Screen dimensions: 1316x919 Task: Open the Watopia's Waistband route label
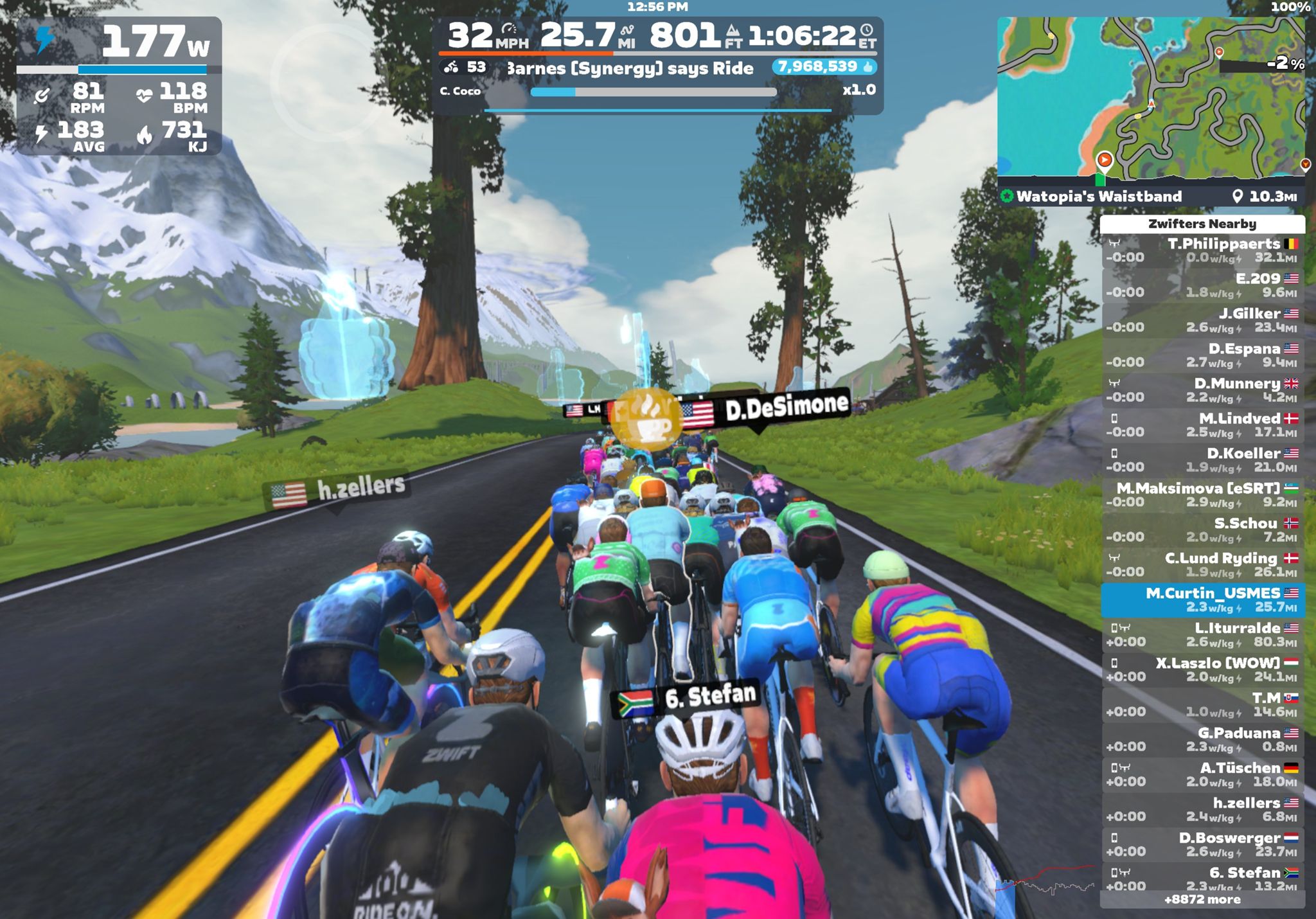pos(1099,197)
